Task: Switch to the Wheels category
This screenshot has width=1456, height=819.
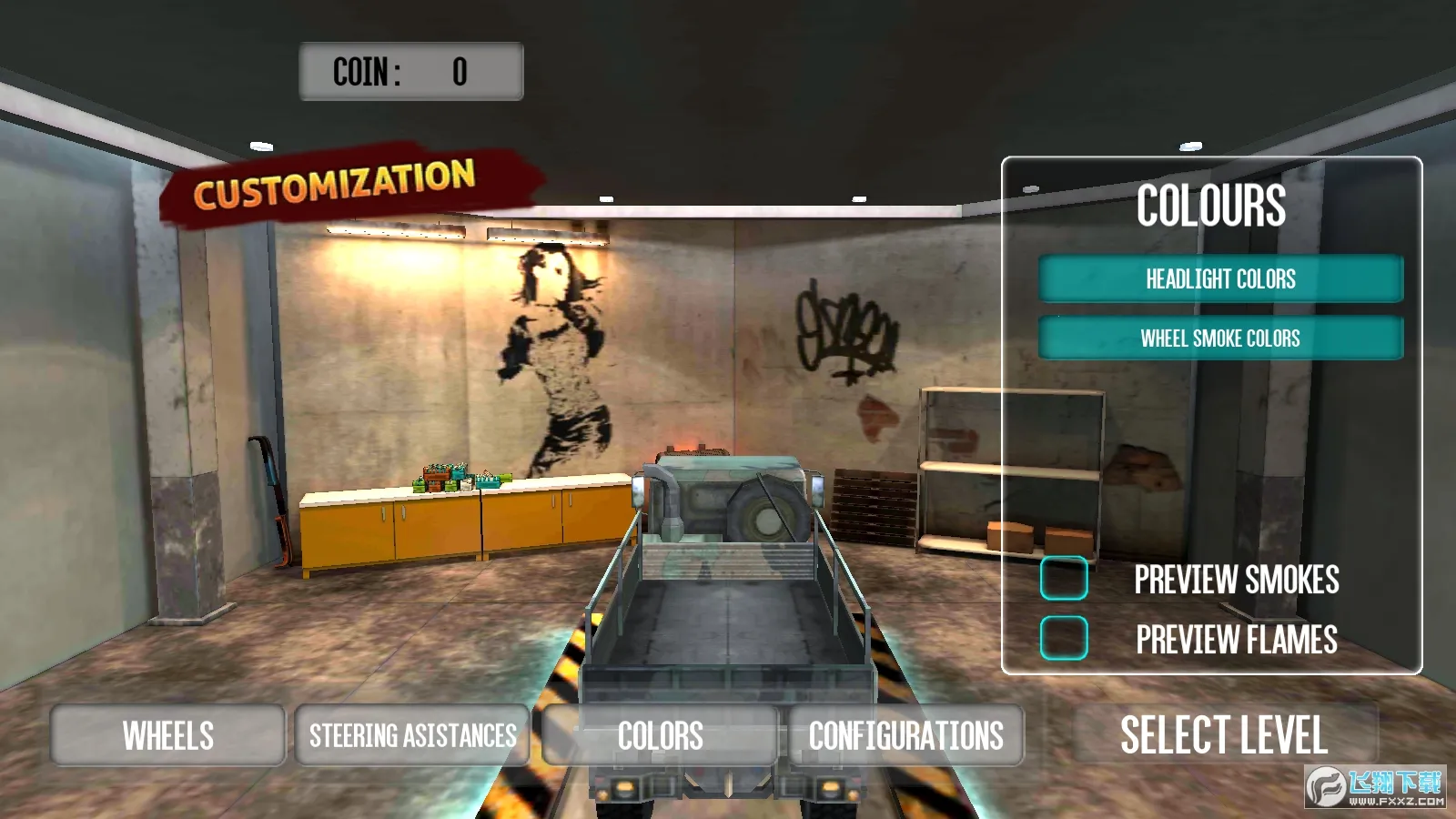Action: click(168, 735)
